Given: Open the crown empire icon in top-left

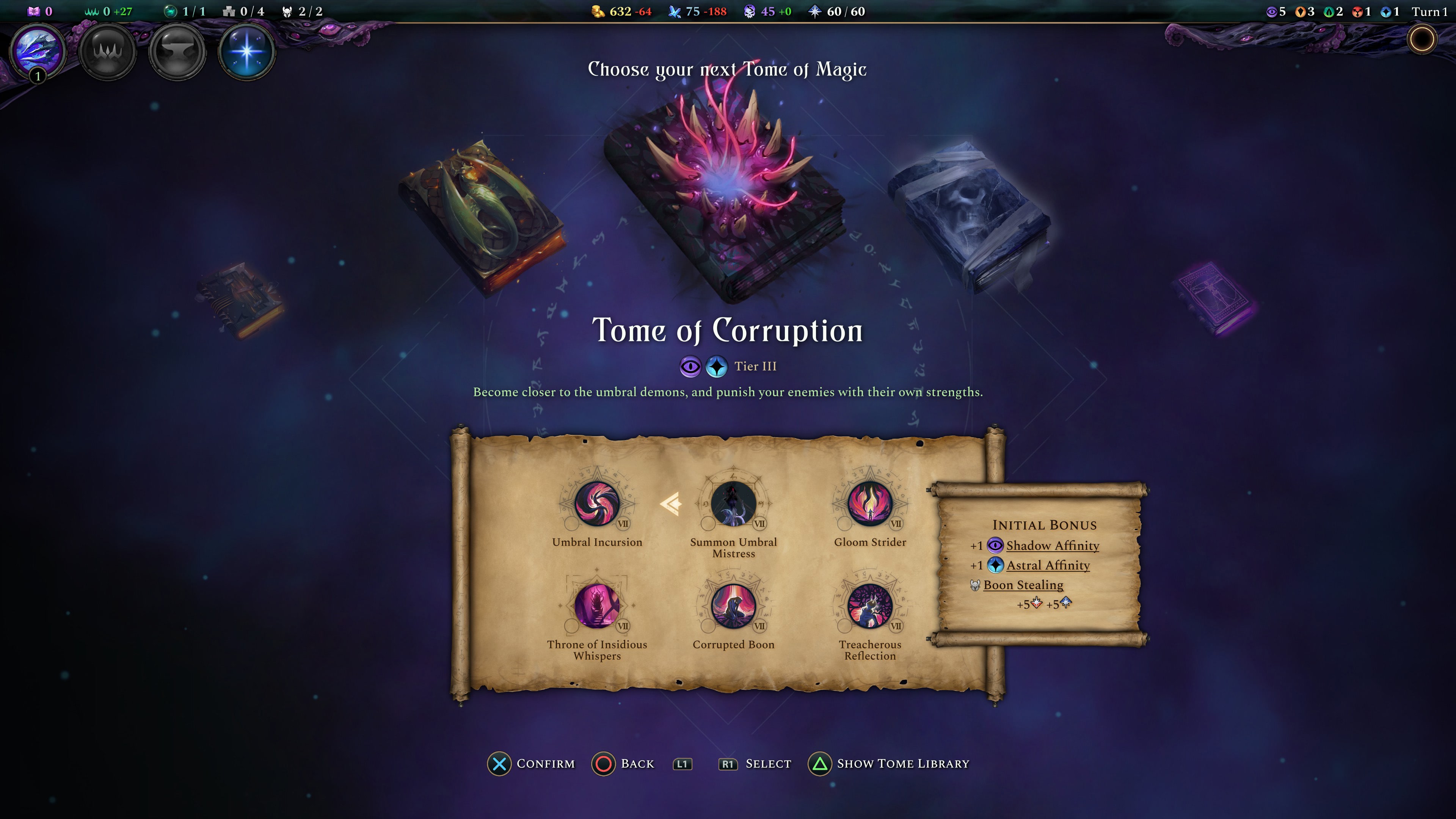Looking at the screenshot, I should click(107, 52).
